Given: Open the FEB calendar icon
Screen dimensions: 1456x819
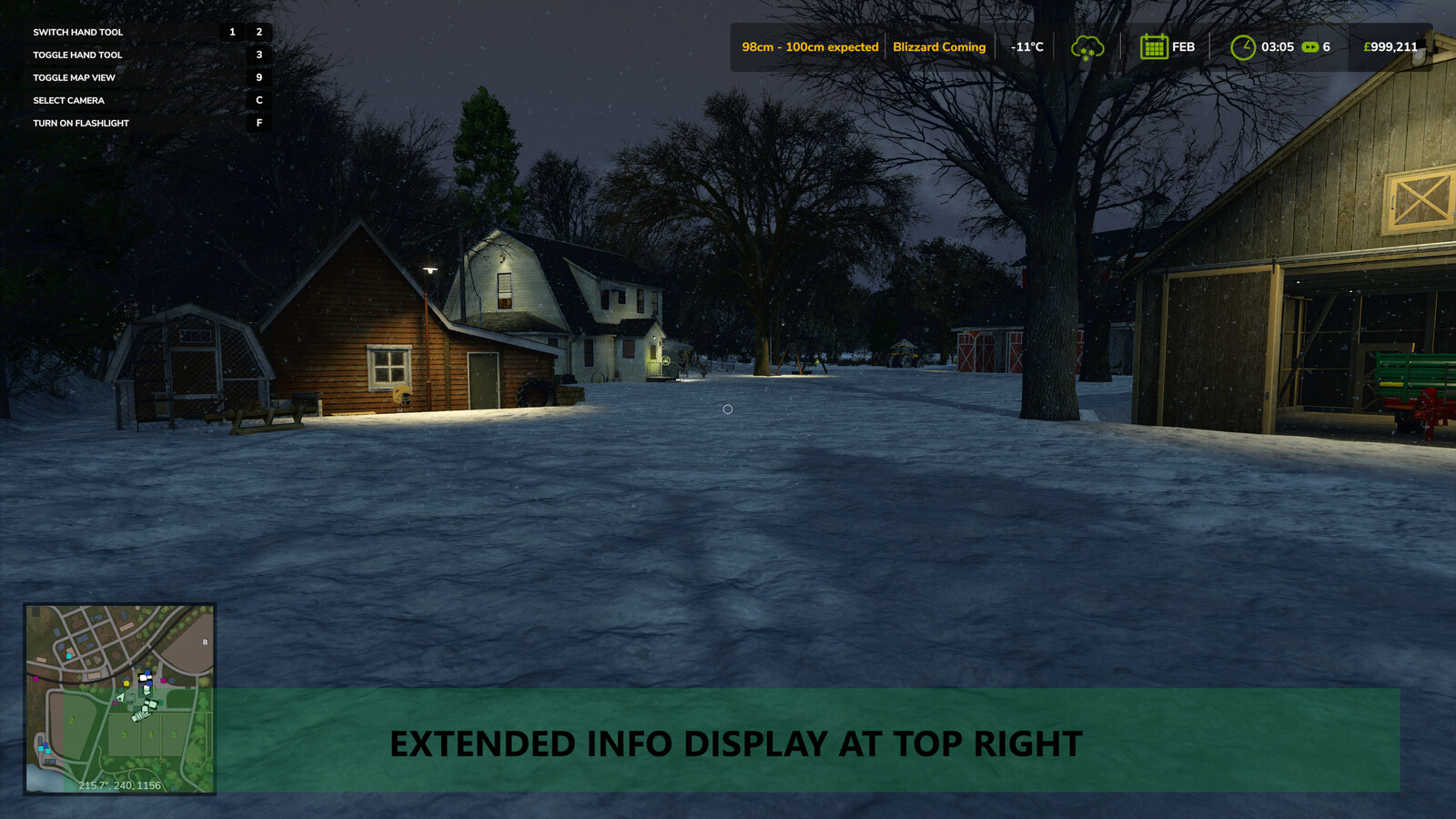Looking at the screenshot, I should [1154, 46].
